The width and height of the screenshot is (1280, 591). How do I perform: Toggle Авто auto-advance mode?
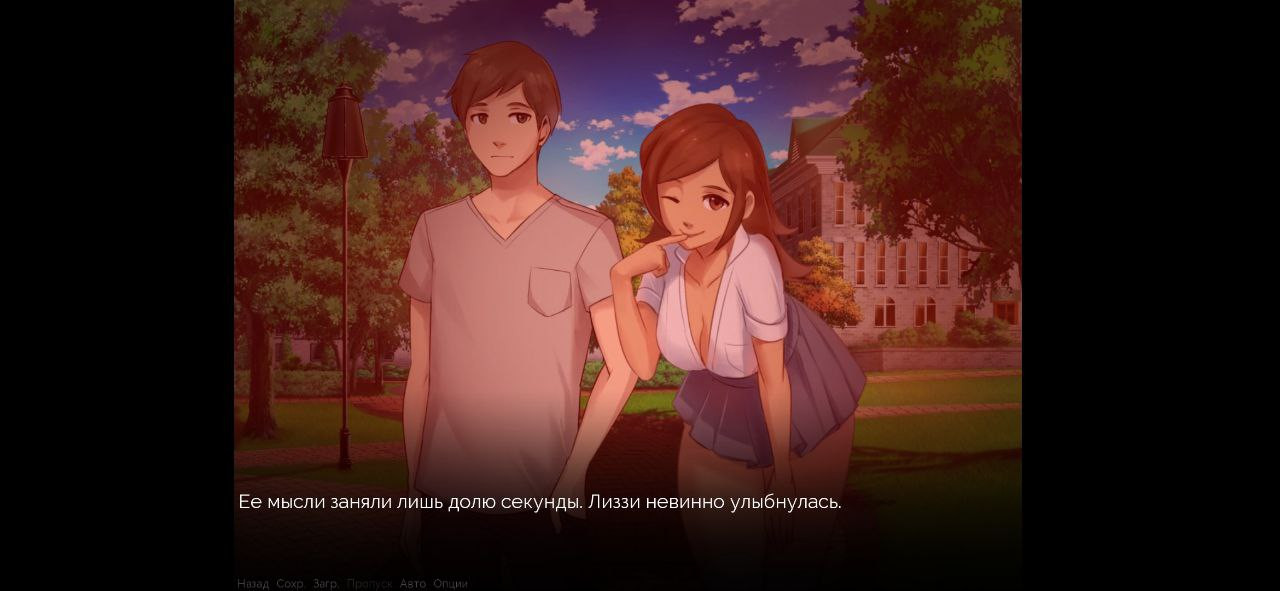[412, 583]
